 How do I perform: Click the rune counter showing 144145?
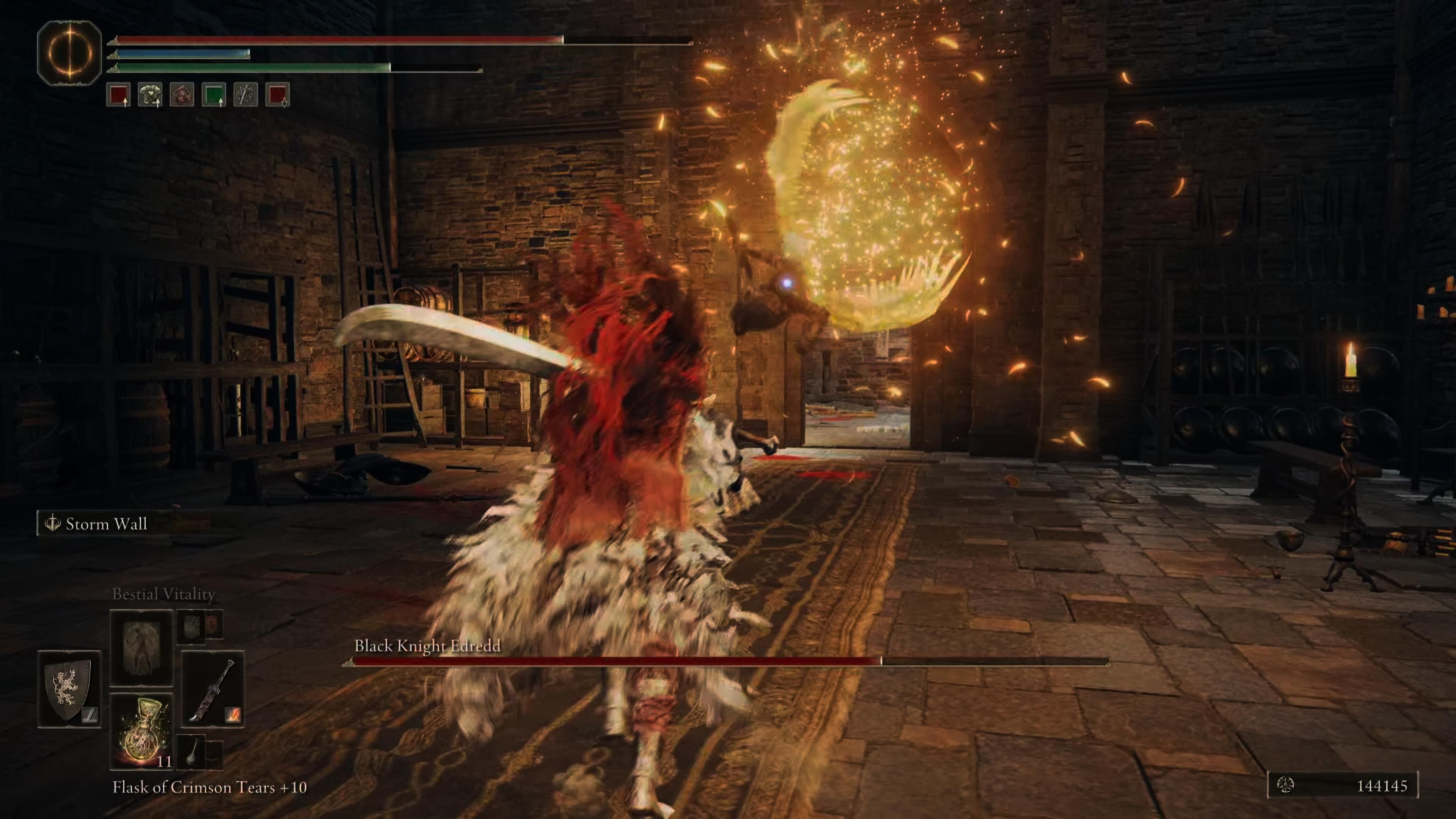(1342, 786)
